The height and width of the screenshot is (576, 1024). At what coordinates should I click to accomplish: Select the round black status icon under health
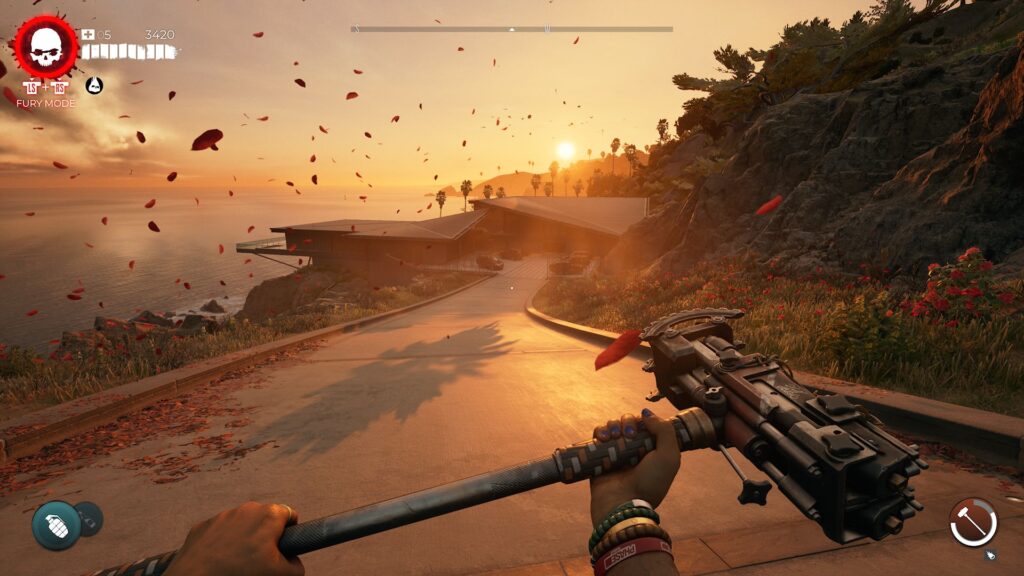pyautogui.click(x=94, y=86)
